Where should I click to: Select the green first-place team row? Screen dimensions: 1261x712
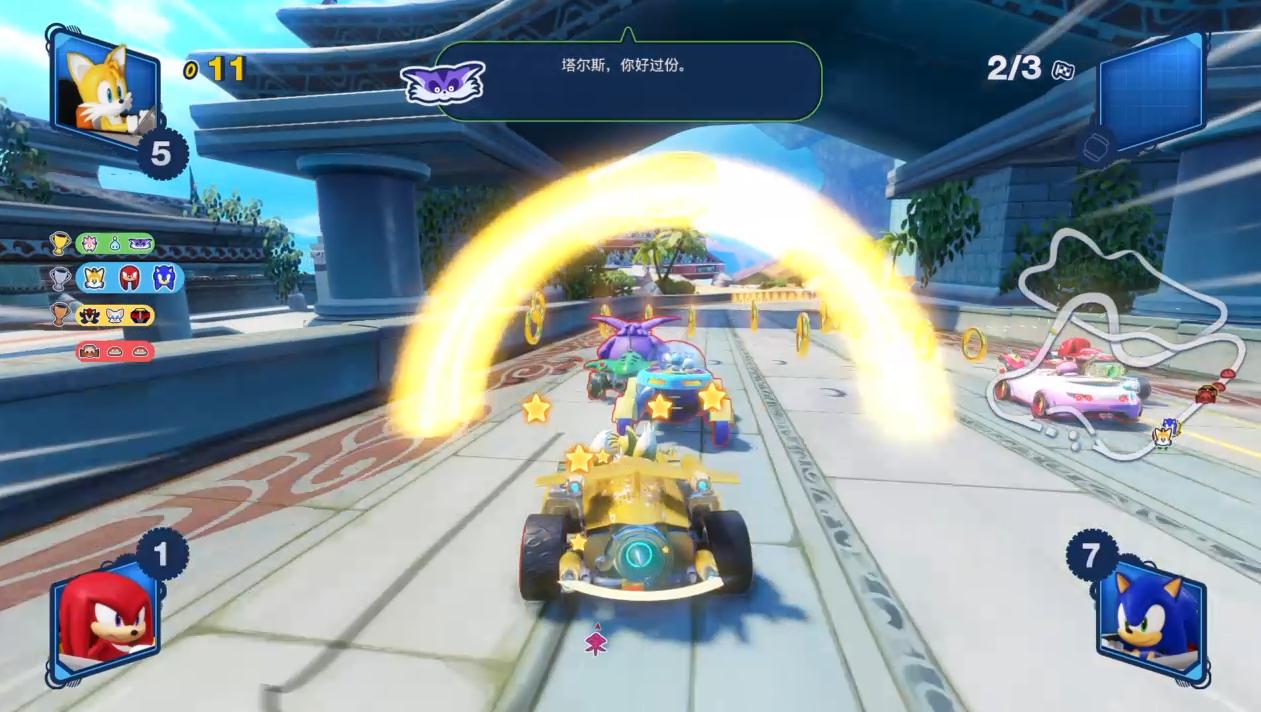tap(115, 244)
